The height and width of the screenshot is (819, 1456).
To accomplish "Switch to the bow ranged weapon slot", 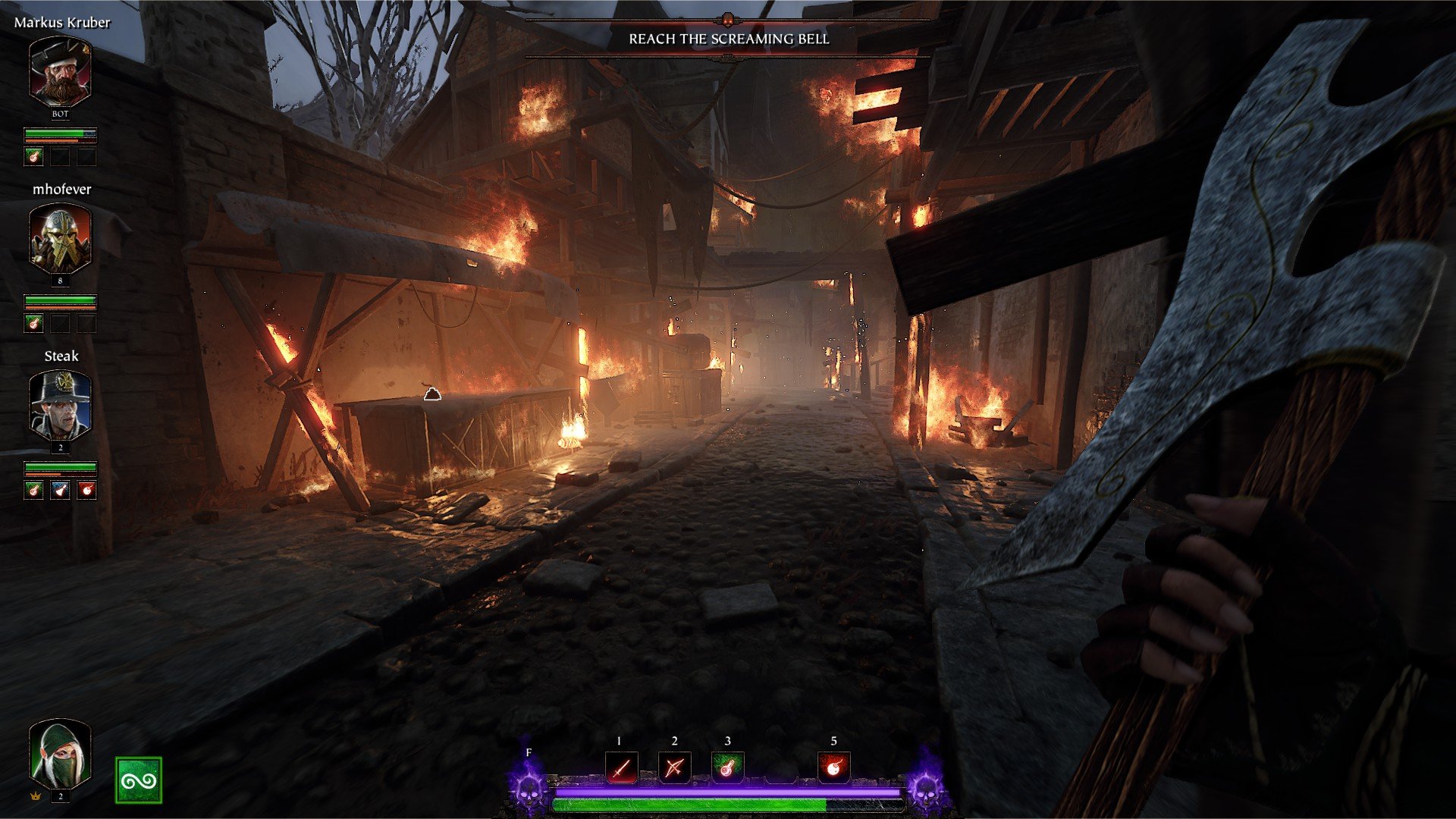I will [x=674, y=768].
